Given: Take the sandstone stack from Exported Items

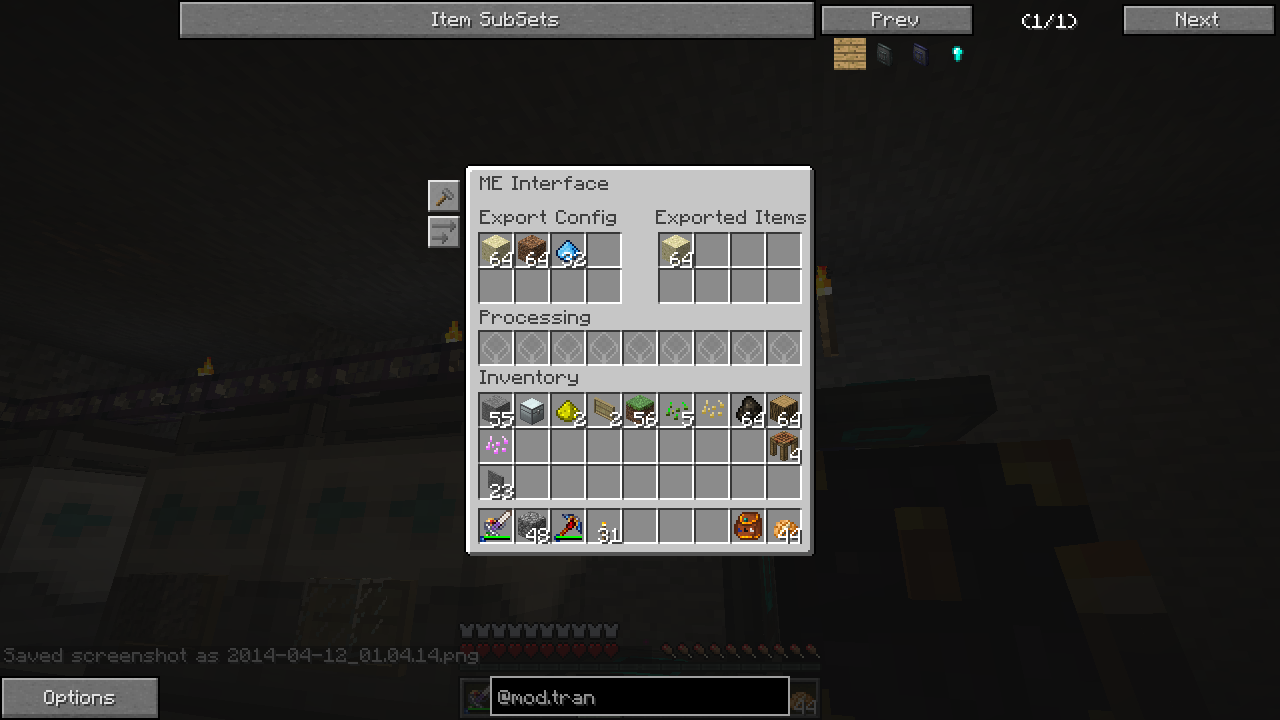Looking at the screenshot, I should click(676, 250).
